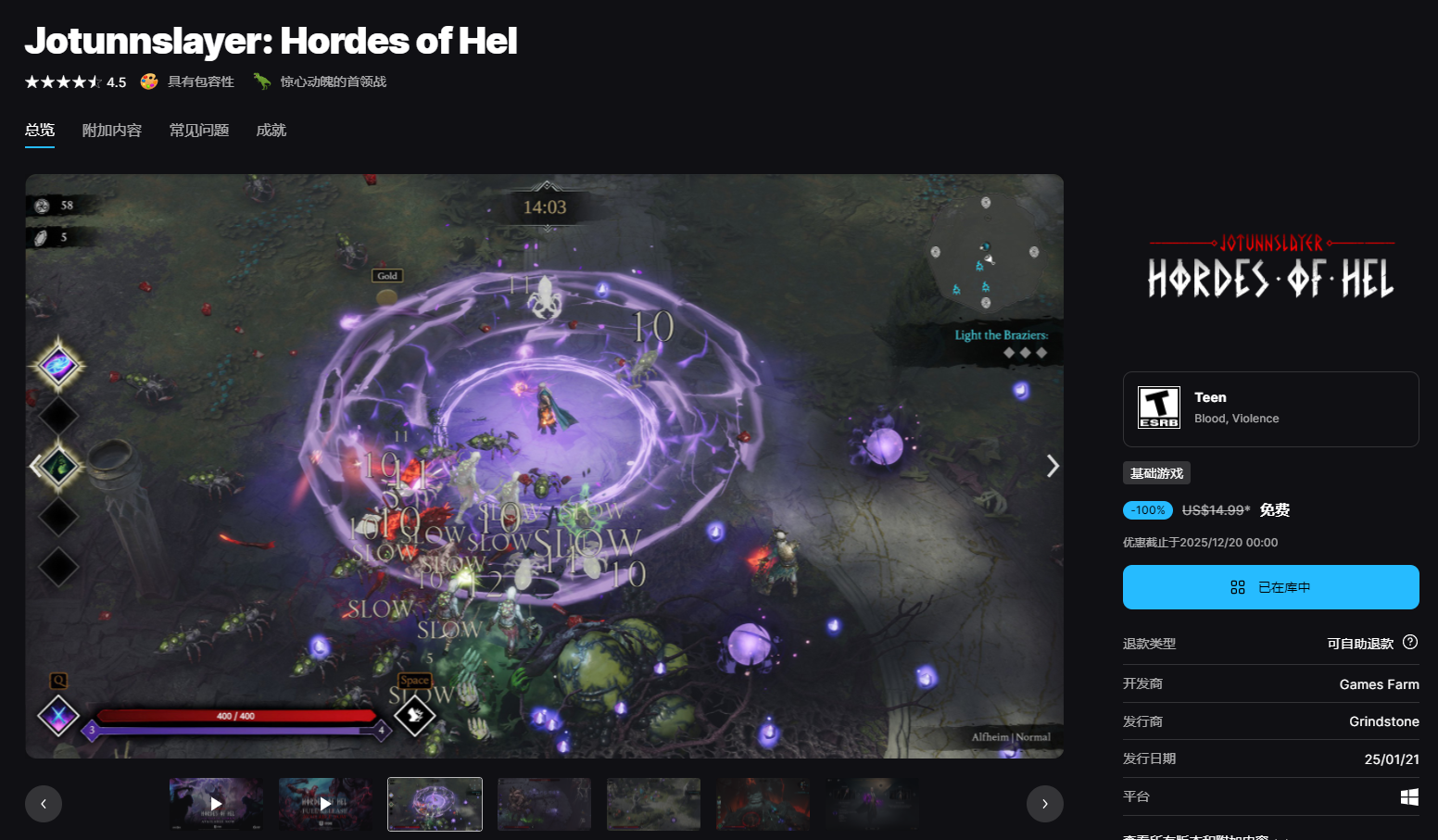
Task: Open the refund type help icon
Action: click(x=1410, y=643)
